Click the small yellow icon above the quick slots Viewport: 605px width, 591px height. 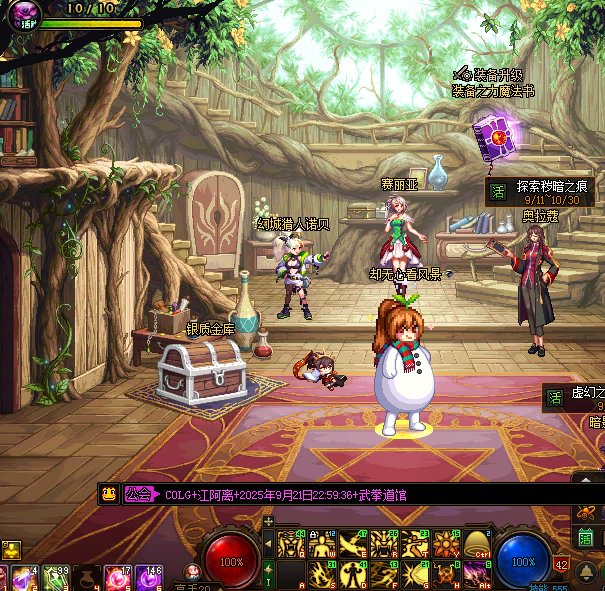[x=11, y=549]
